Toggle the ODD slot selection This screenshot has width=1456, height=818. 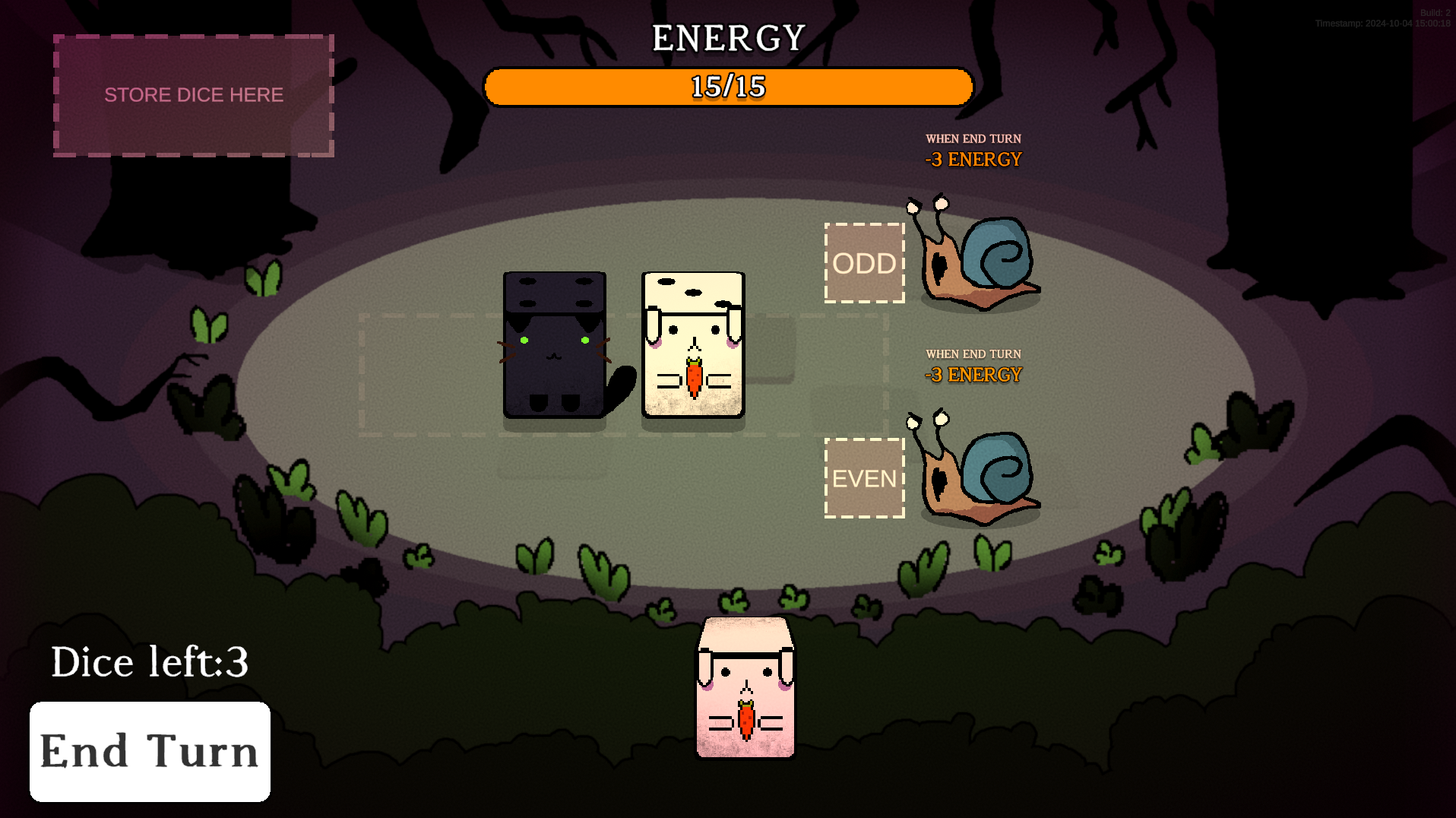[864, 264]
